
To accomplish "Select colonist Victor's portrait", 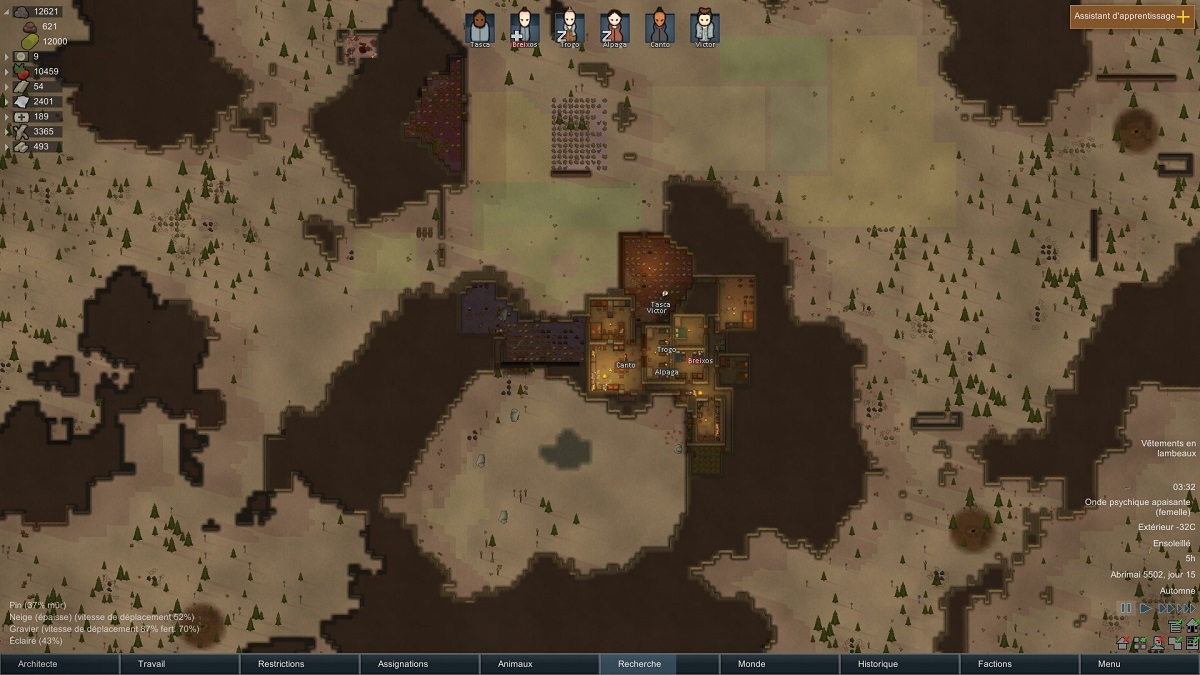I will (x=705, y=26).
